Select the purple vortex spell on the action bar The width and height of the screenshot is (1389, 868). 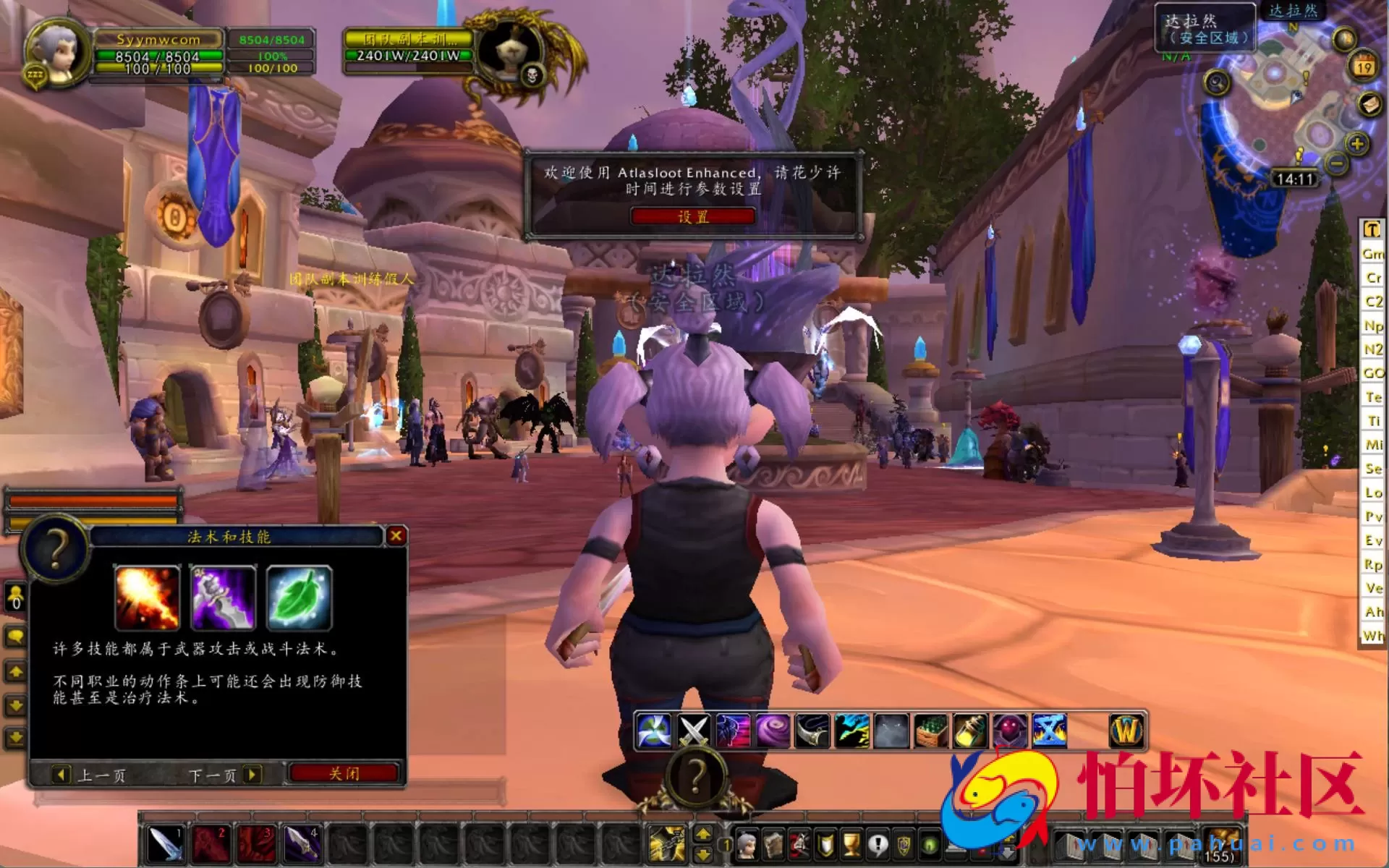772,732
